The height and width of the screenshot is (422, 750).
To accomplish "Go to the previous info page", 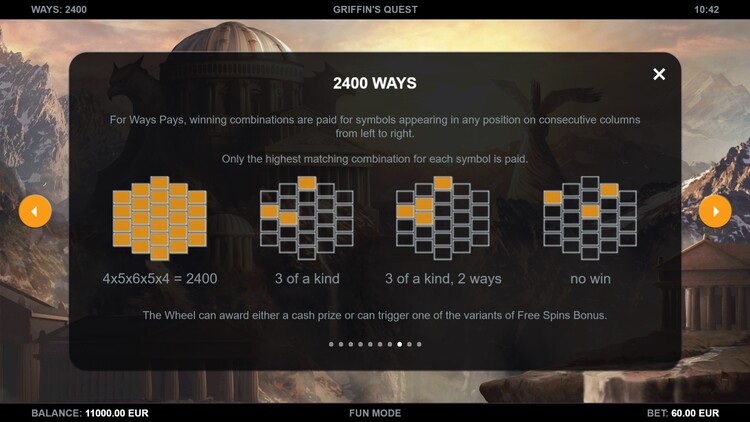I will [35, 211].
